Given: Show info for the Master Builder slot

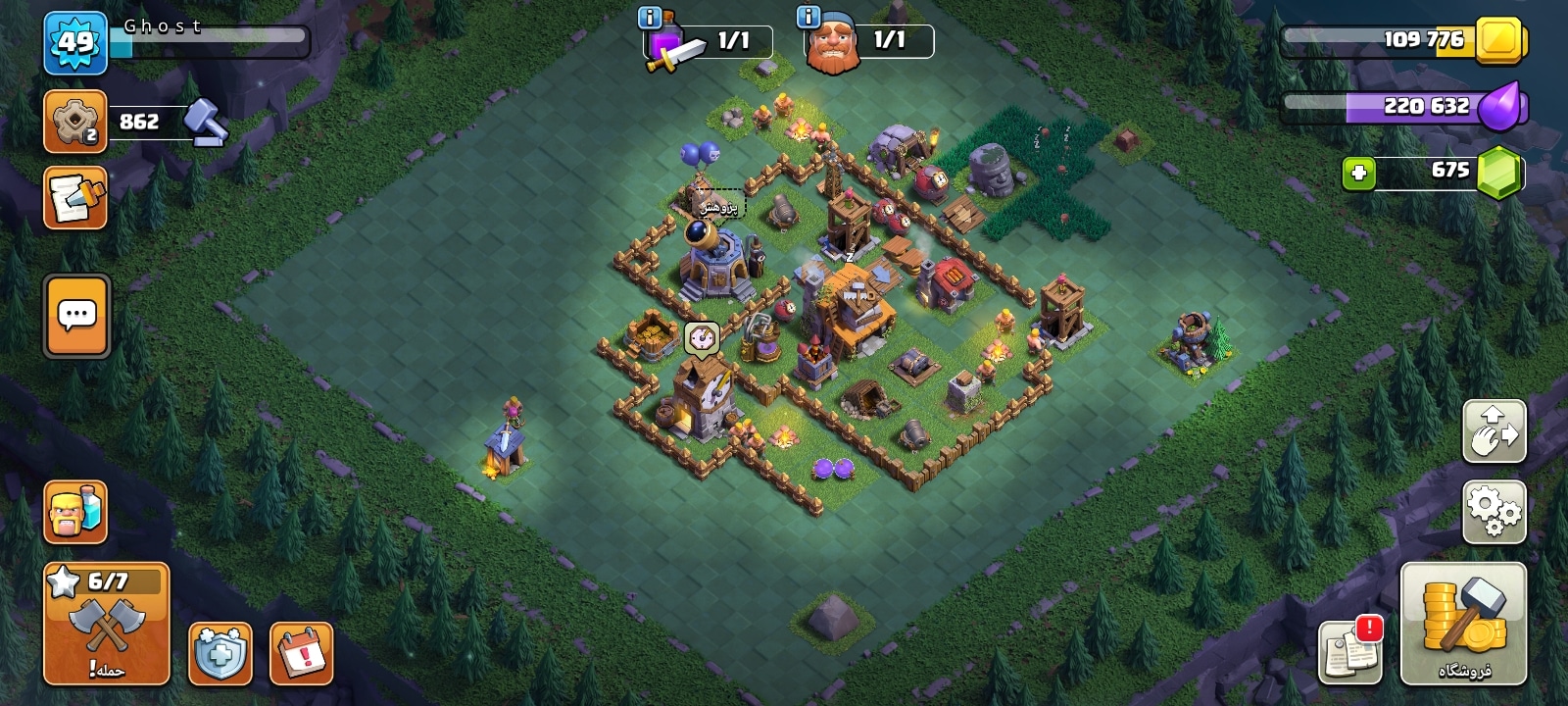Looking at the screenshot, I should (x=808, y=18).
